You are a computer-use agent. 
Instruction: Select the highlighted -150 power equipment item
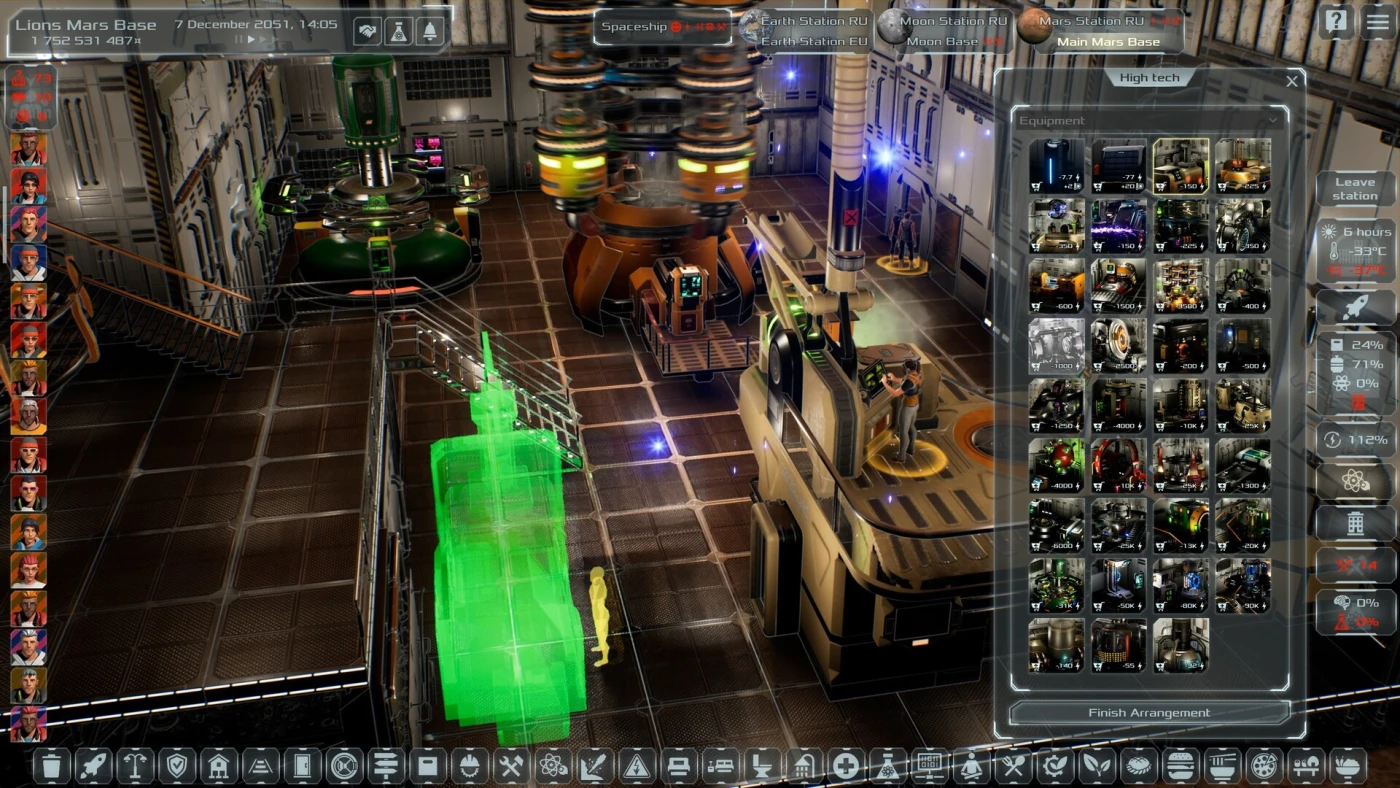pos(1180,166)
